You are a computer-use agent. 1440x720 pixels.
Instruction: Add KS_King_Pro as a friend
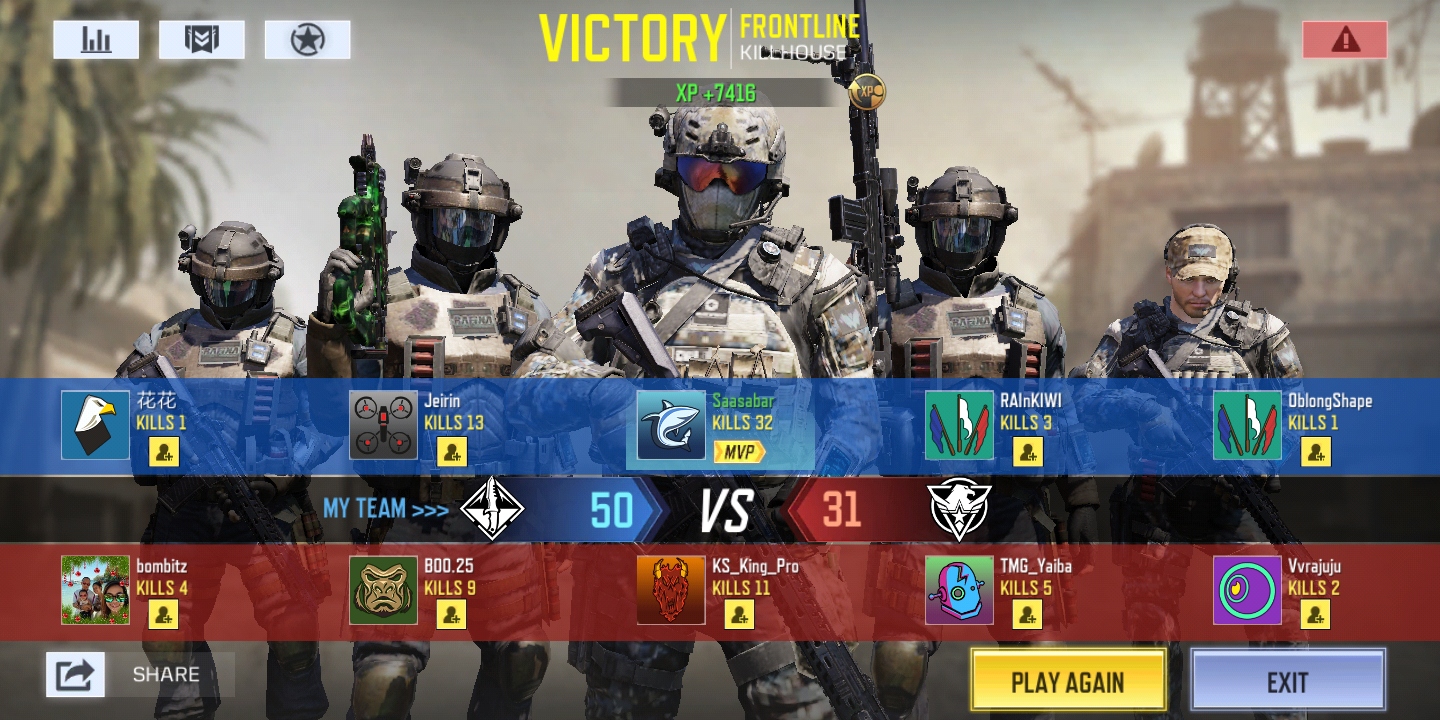[740, 615]
